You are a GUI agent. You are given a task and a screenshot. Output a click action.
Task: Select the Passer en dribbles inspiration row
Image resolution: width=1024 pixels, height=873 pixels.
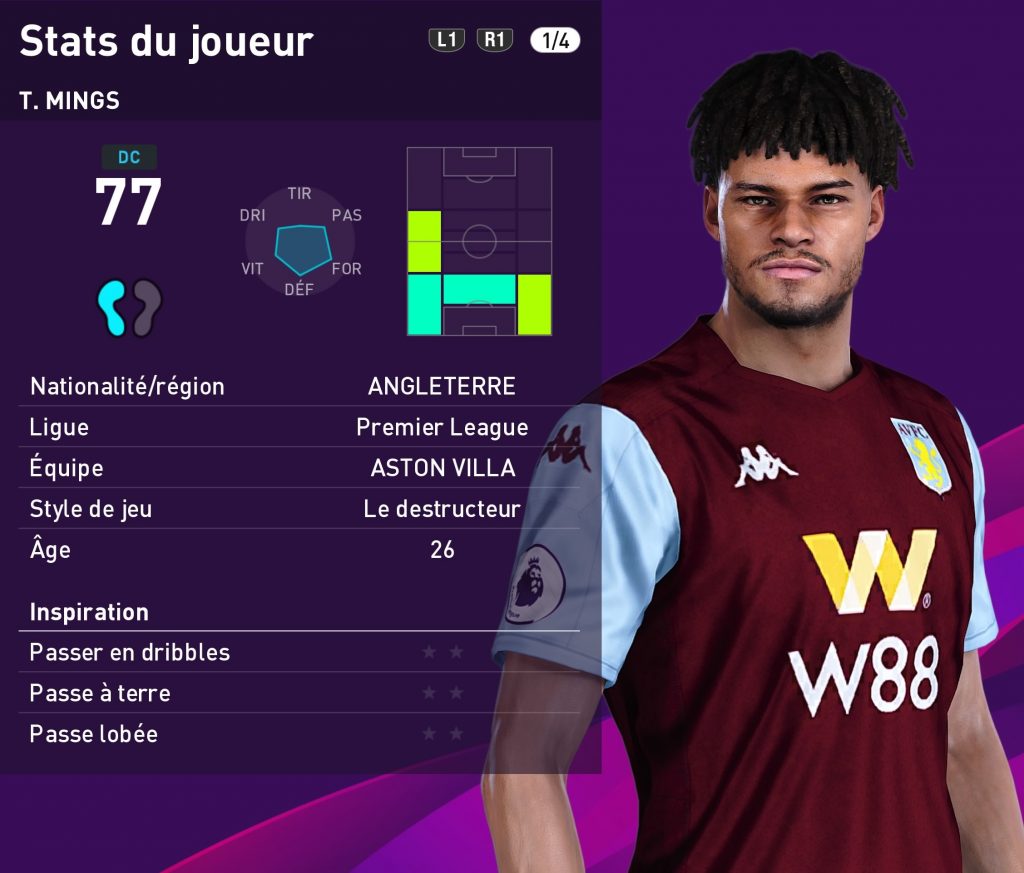coord(299,652)
